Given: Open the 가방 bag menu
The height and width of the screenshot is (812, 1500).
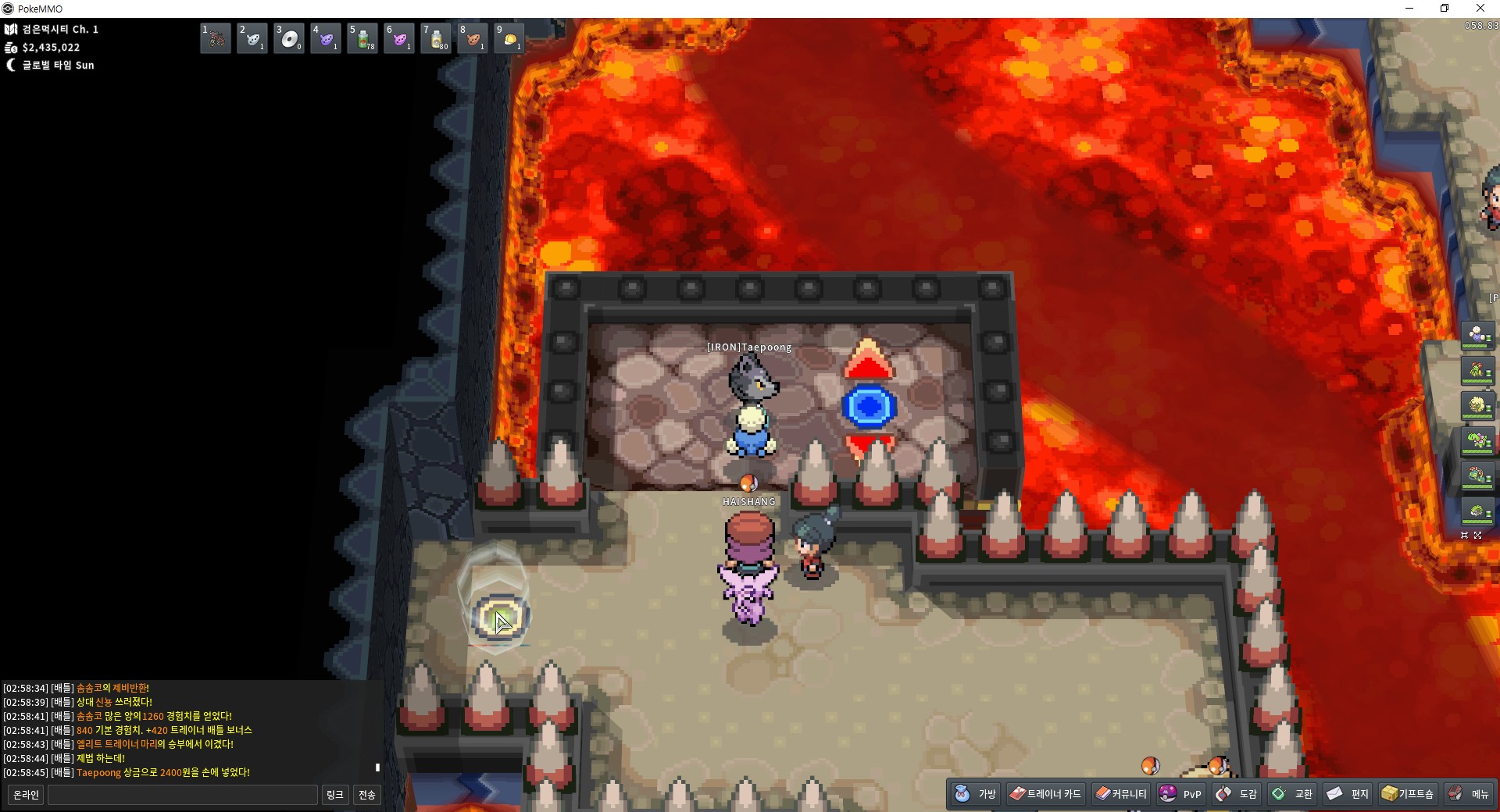Looking at the screenshot, I should (x=976, y=794).
